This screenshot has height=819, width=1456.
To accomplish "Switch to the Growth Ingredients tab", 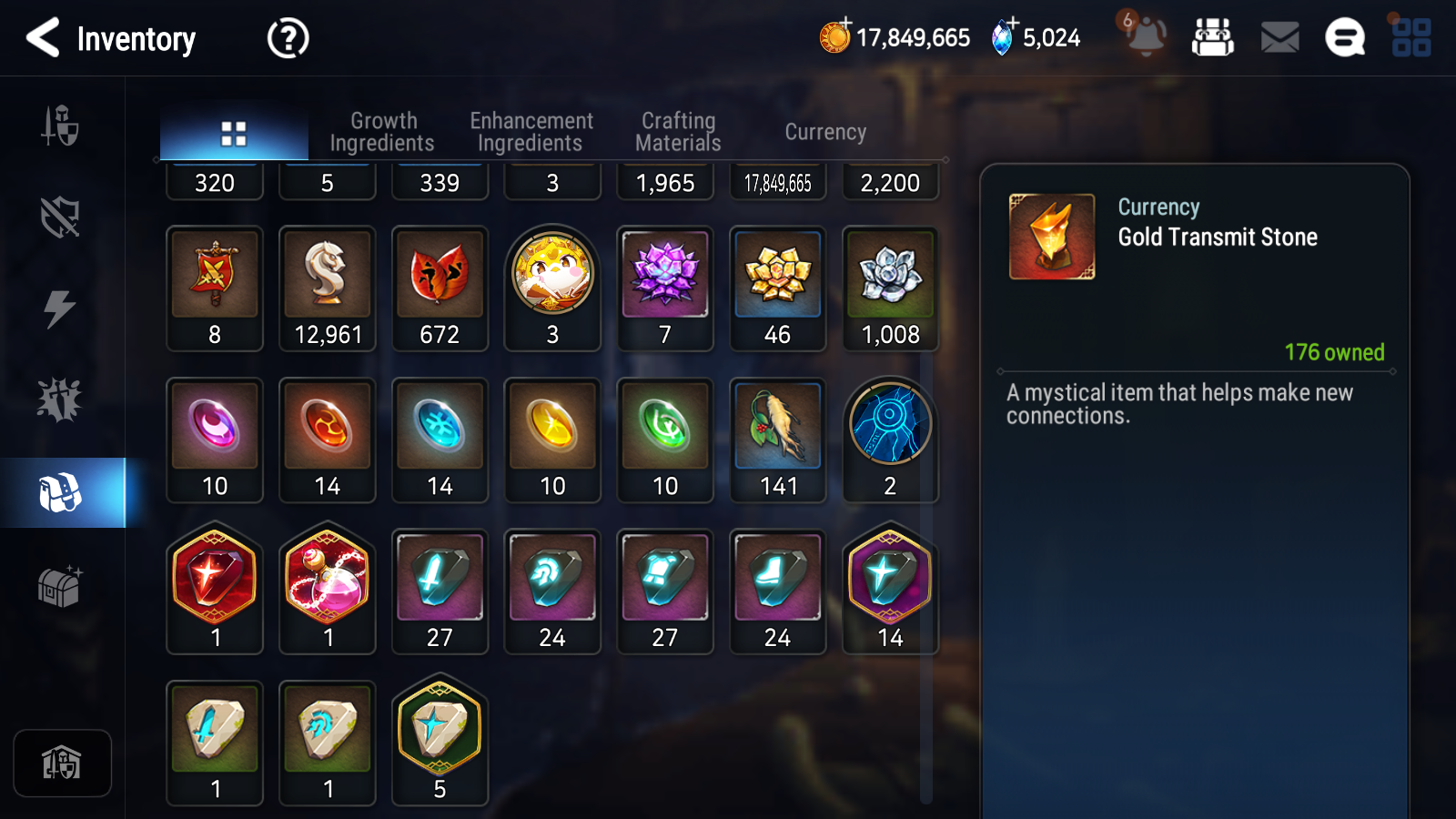I will click(x=382, y=132).
